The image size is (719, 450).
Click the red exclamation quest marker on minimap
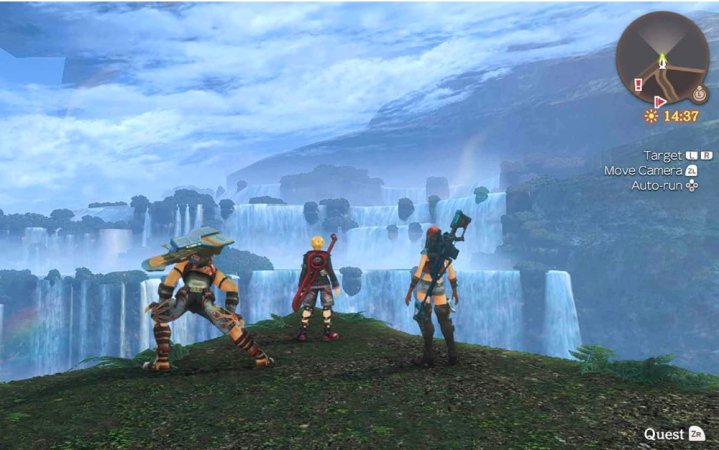[x=639, y=85]
